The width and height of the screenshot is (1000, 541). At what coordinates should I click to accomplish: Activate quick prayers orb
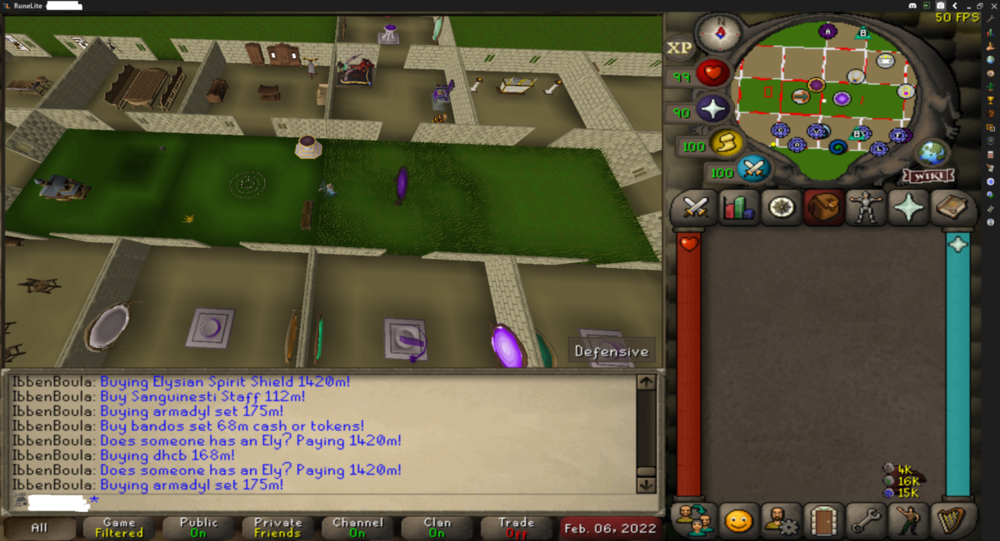pyautogui.click(x=713, y=109)
